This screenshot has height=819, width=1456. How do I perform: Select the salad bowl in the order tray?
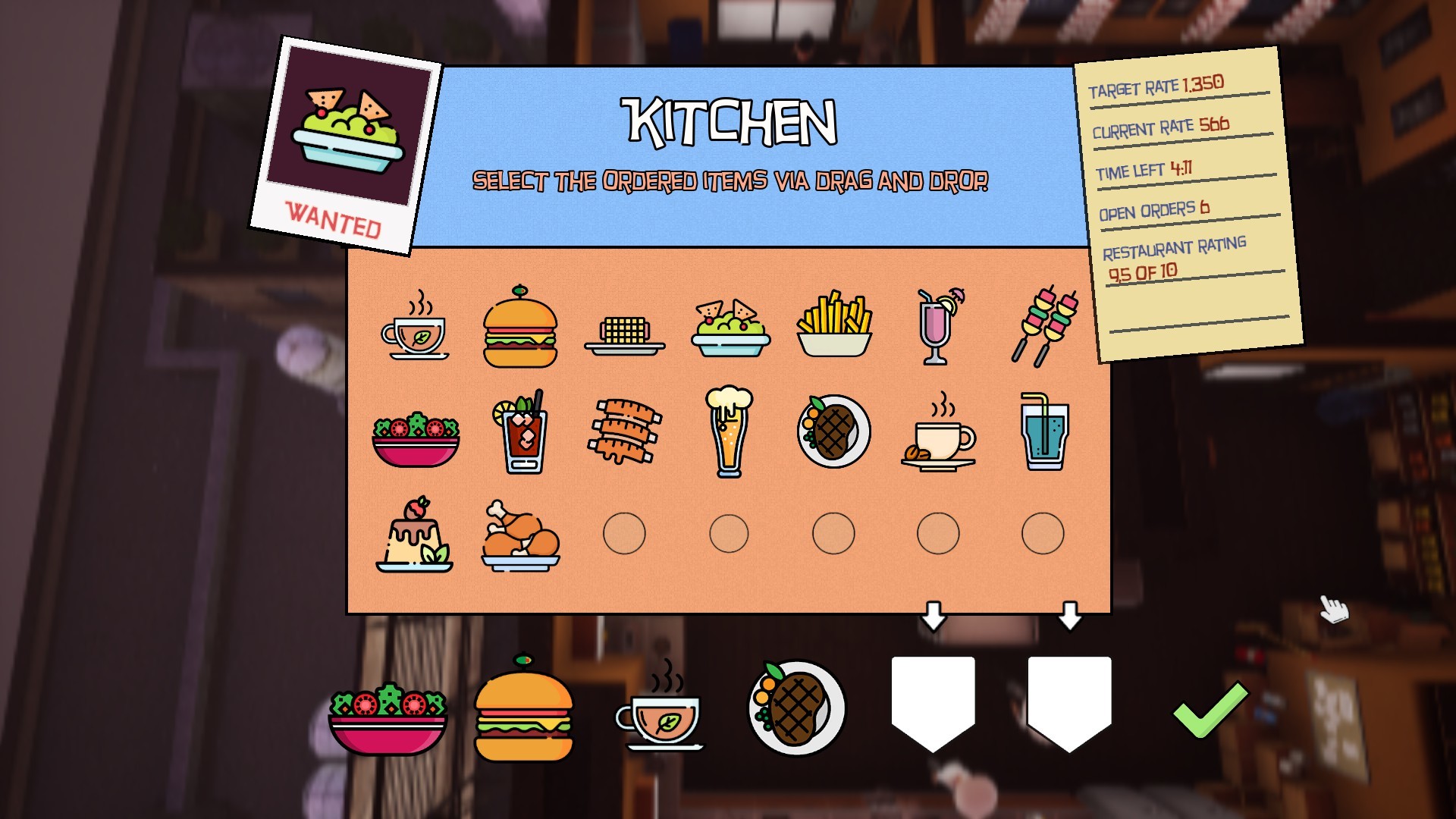[387, 720]
